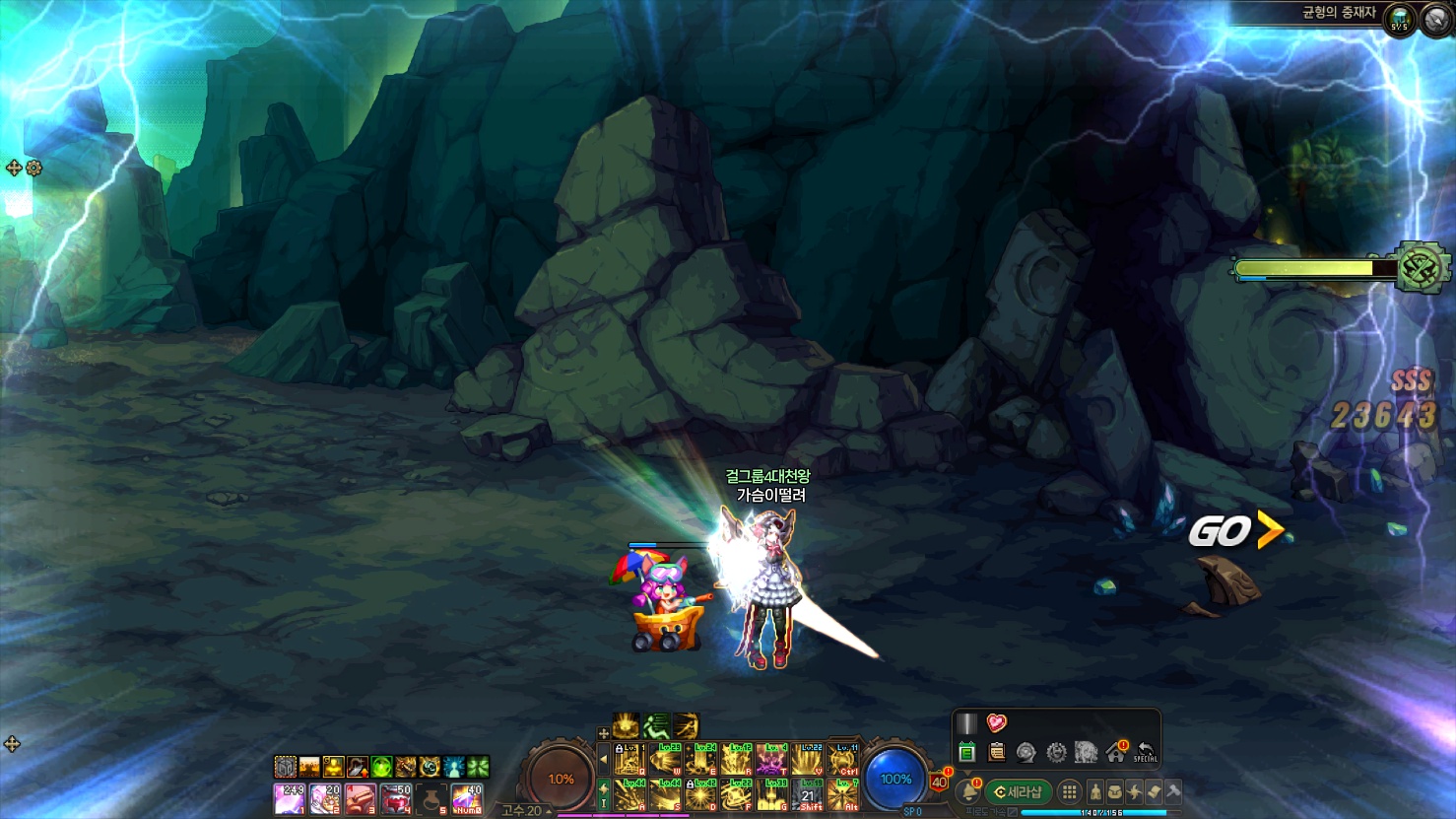Open the green calendar event icon
Viewport: 1456px width, 819px height.
pos(966,753)
